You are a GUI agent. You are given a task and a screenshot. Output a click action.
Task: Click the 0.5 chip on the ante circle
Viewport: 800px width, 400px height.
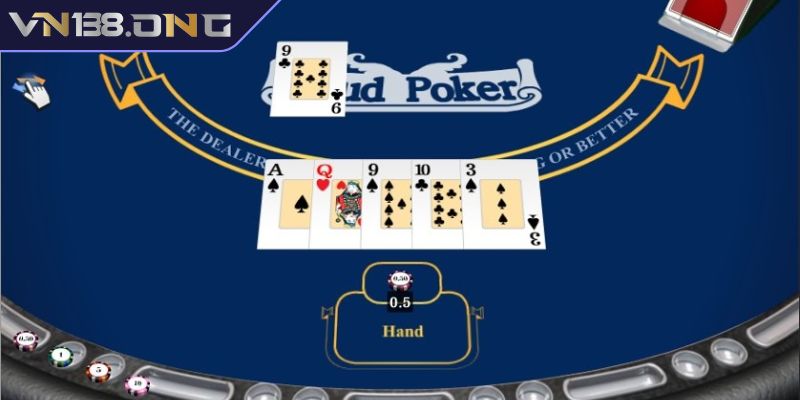point(400,280)
